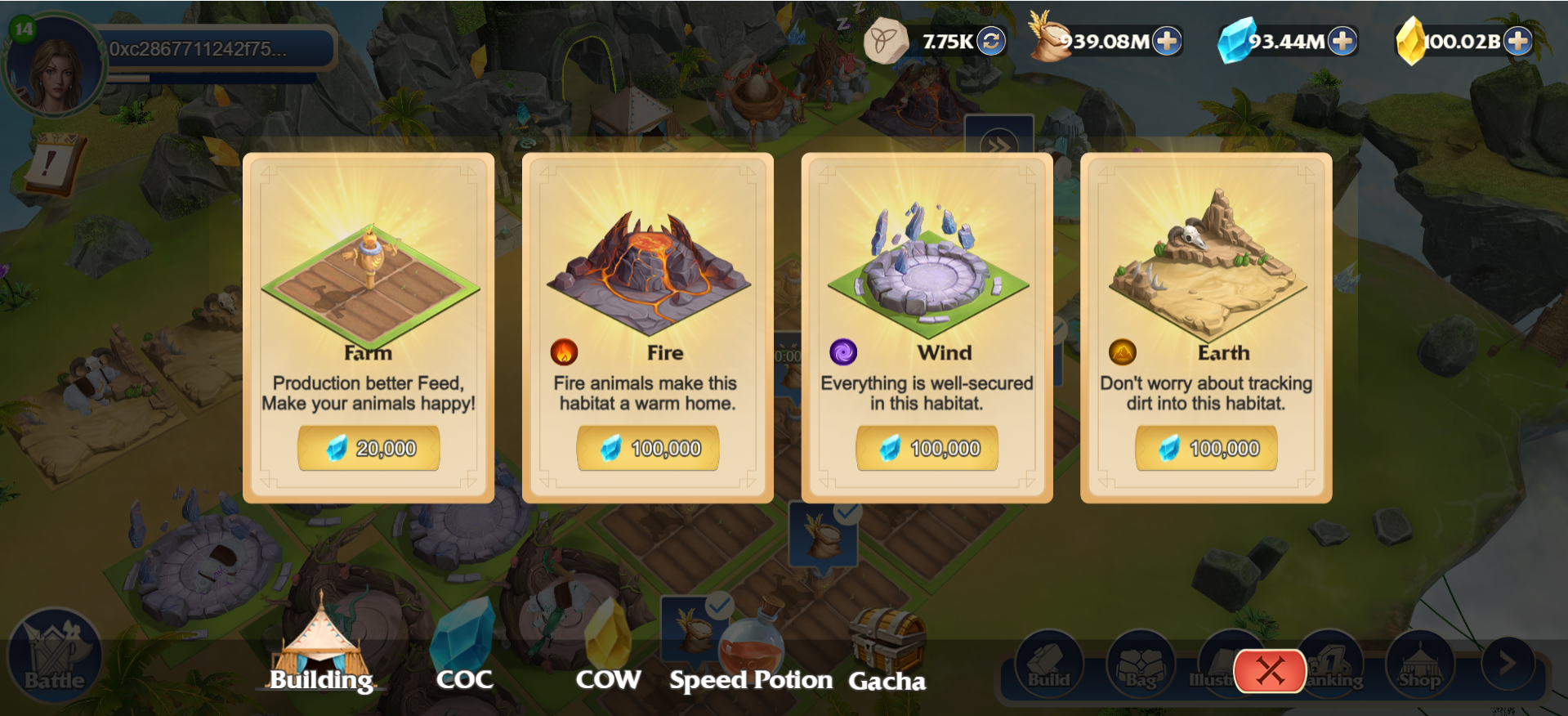Choose the Fire volcano habitat card

tap(648, 274)
